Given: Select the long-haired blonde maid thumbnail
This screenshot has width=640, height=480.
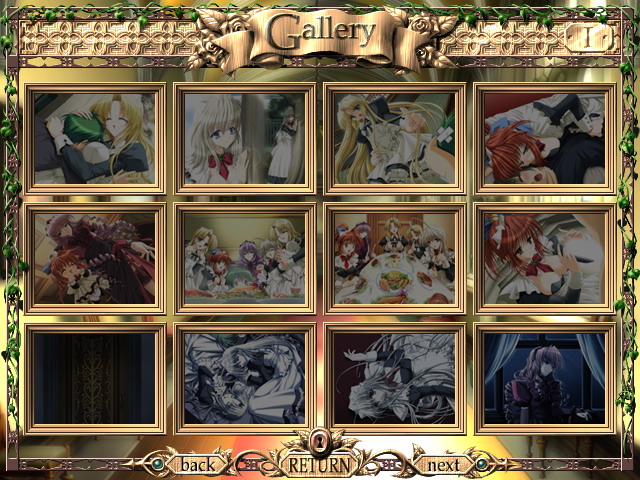Looking at the screenshot, I should (x=395, y=137).
